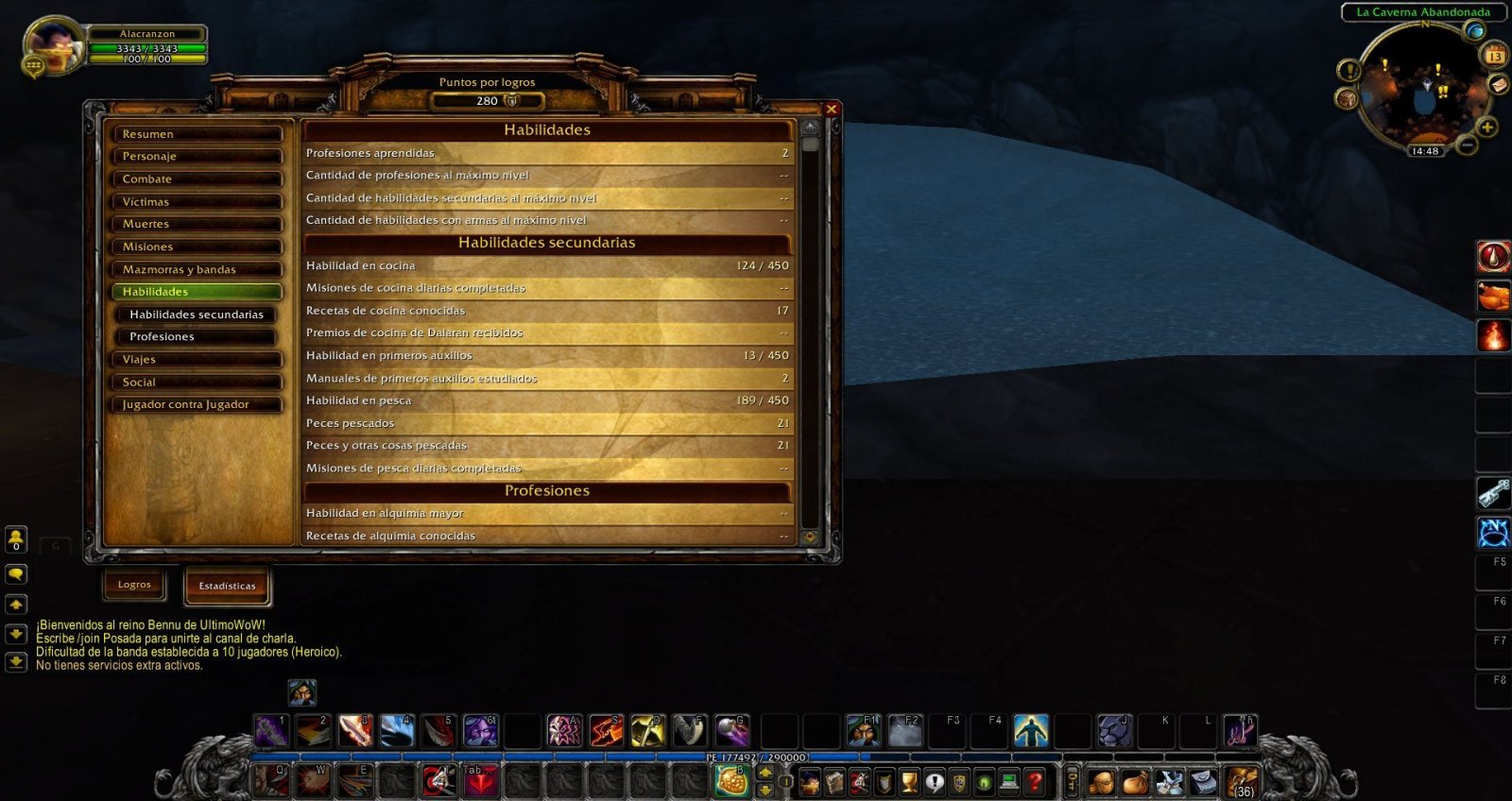The height and width of the screenshot is (801, 1512).
Task: Toggle the minimap tracking globe button
Action: click(x=1475, y=31)
